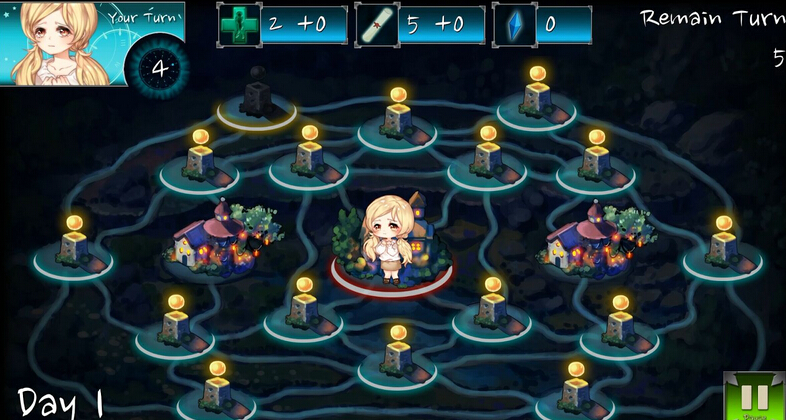Viewport: 786px width, 420px height.
Task: Pause the game with the green button
Action: (754, 398)
